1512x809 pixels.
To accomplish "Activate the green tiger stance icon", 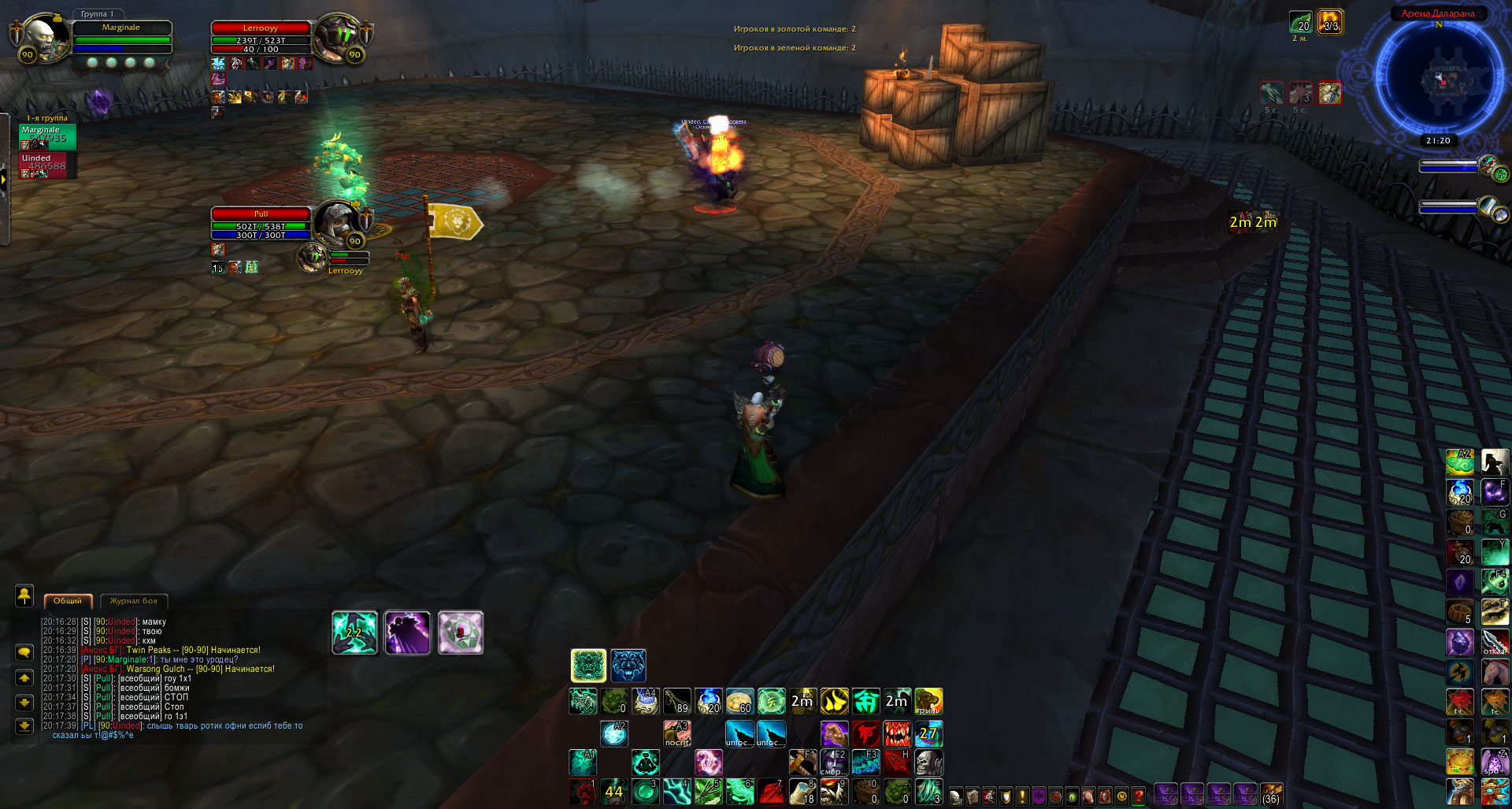I will 588,666.
